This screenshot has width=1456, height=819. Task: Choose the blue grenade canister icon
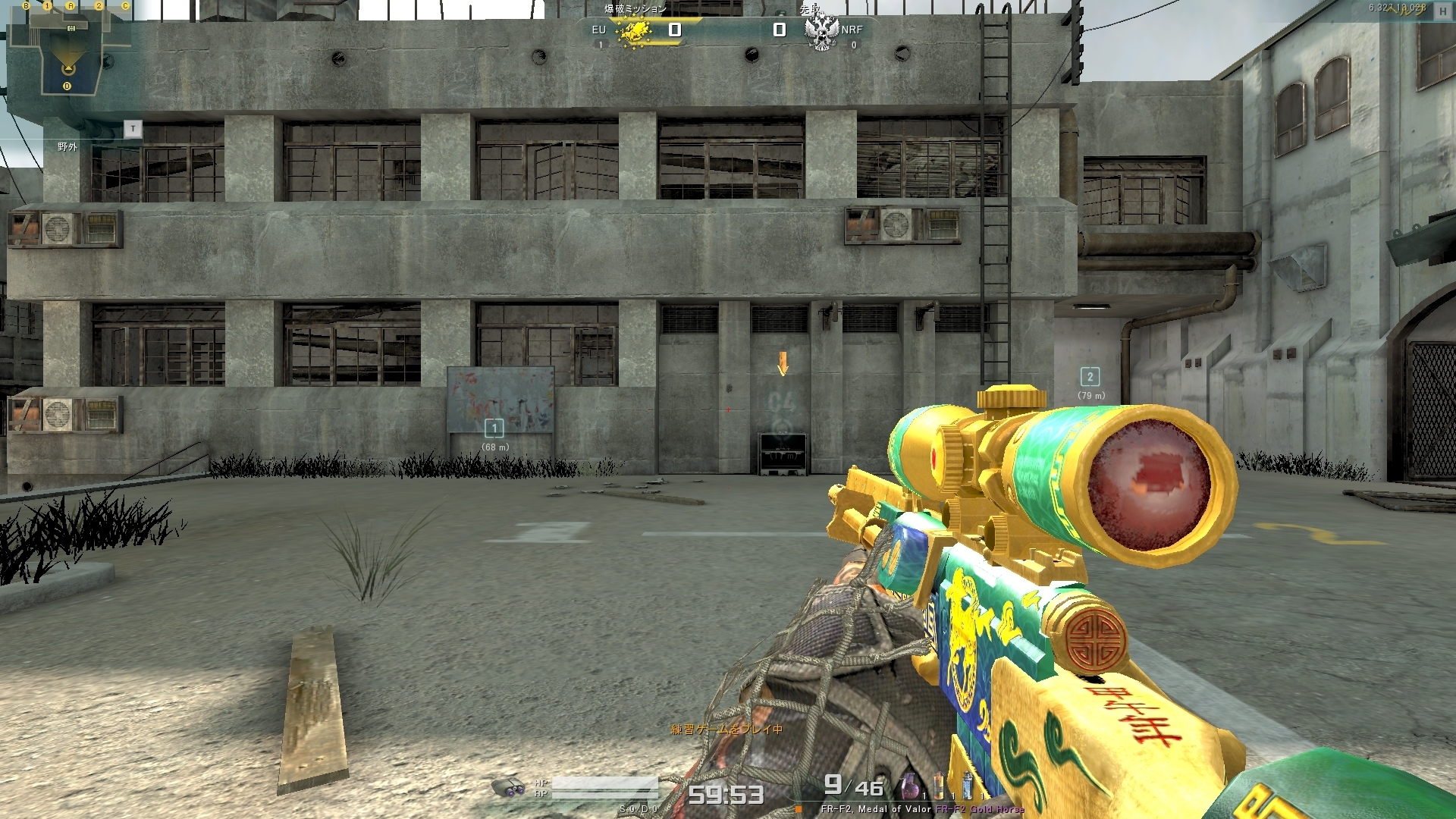point(967,785)
